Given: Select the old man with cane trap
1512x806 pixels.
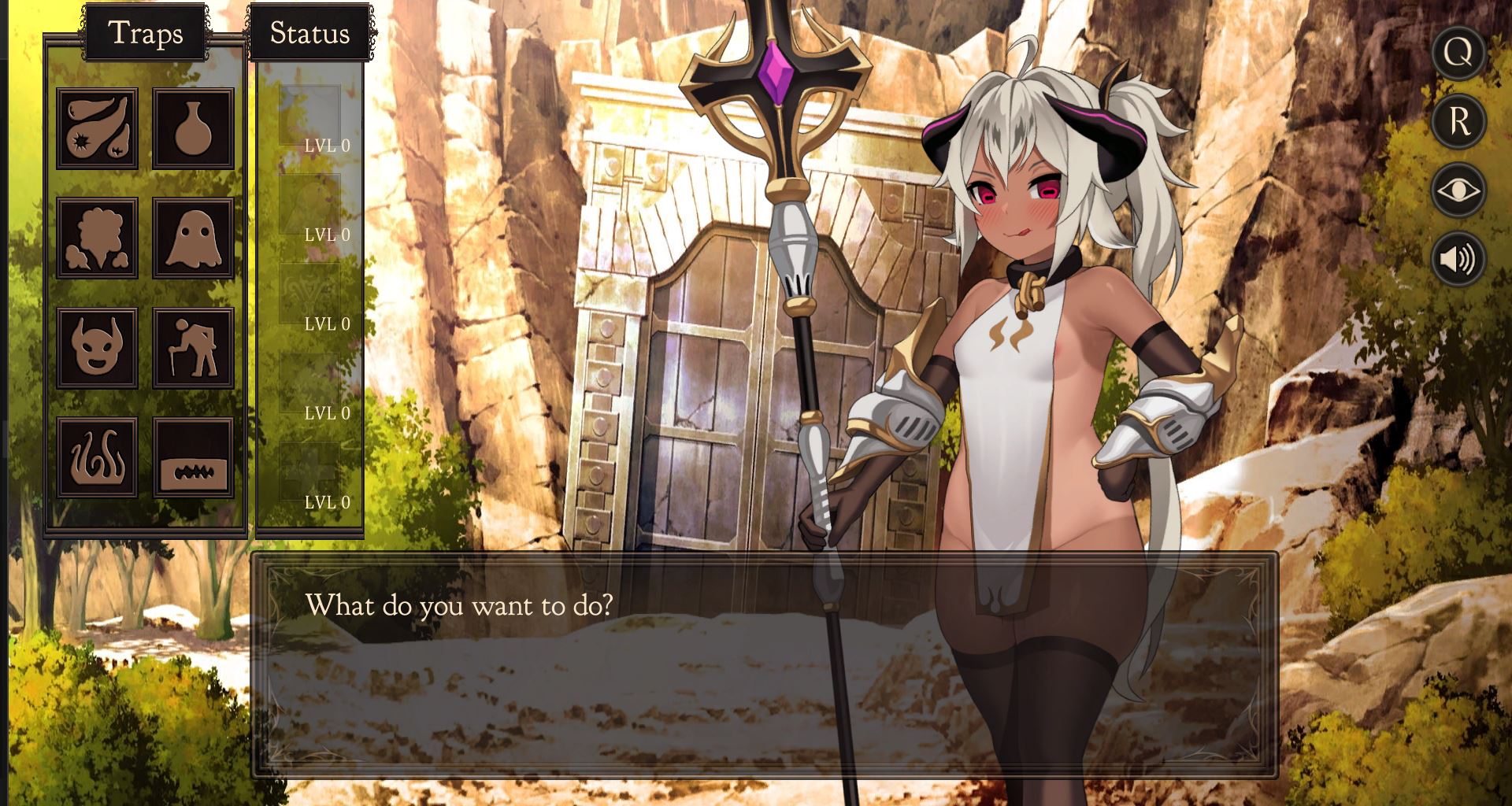Looking at the screenshot, I should tap(193, 348).
